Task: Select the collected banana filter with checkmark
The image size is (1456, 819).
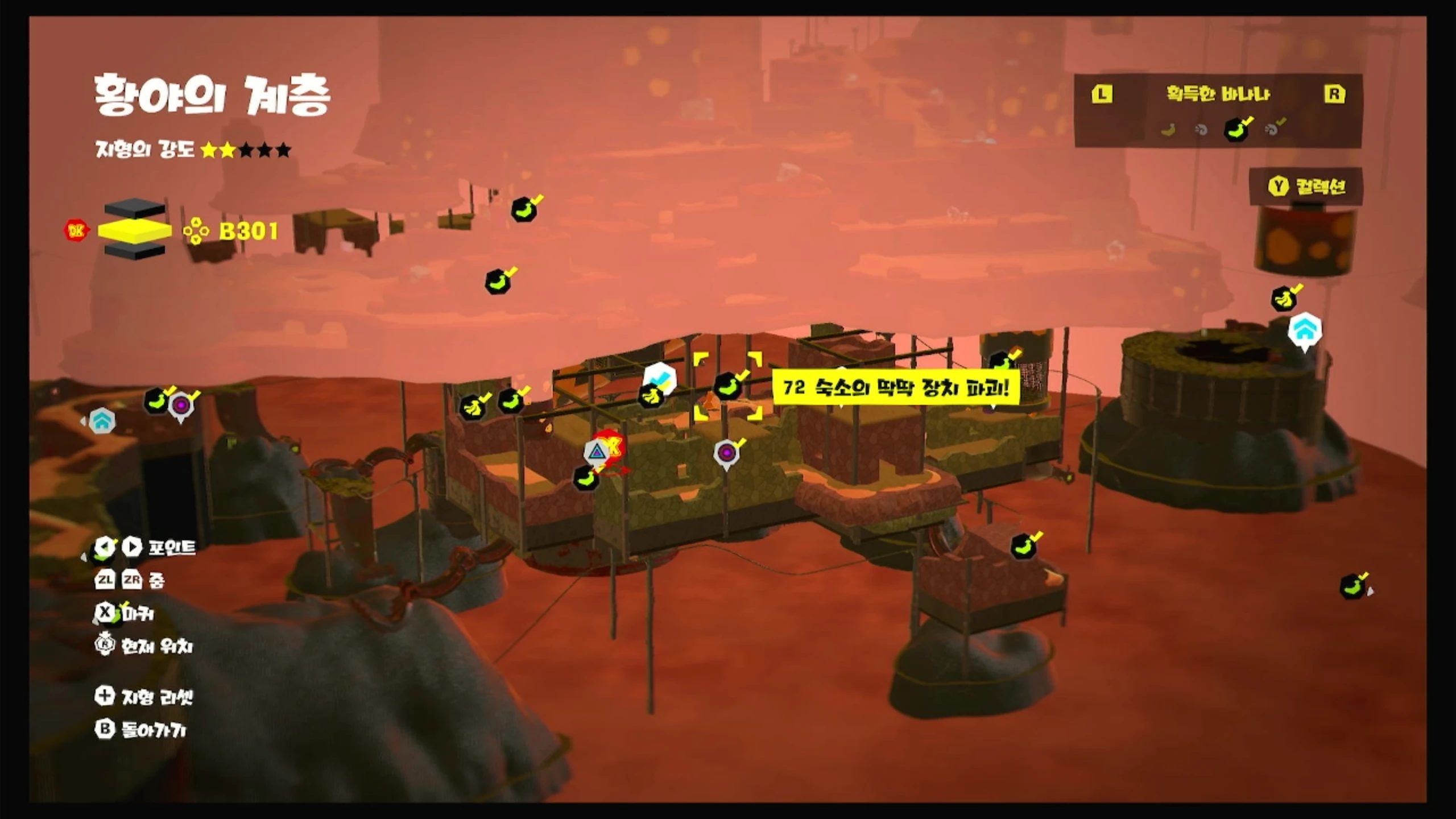Action: point(1237,130)
